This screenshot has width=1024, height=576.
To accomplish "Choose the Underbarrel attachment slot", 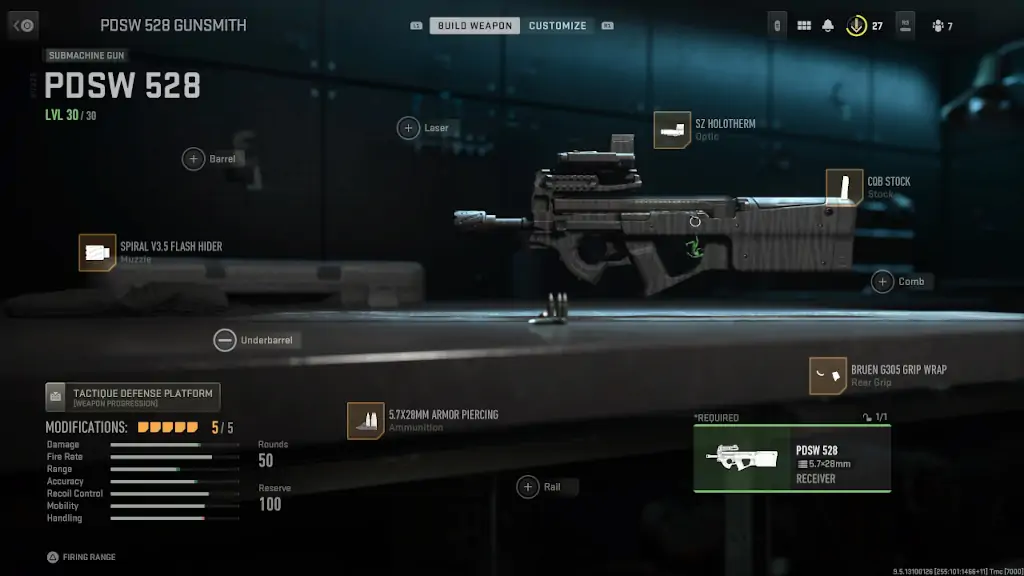I will (x=225, y=340).
